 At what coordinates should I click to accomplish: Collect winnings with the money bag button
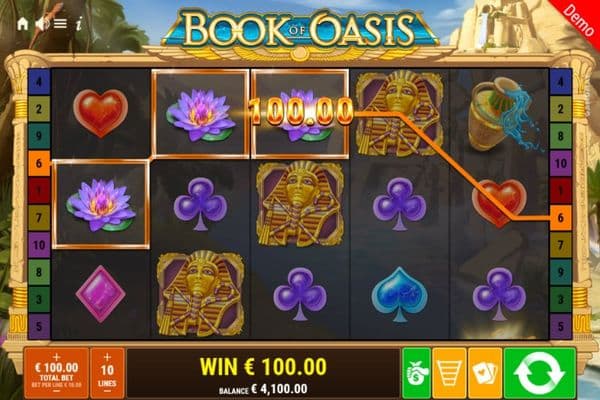[416, 373]
